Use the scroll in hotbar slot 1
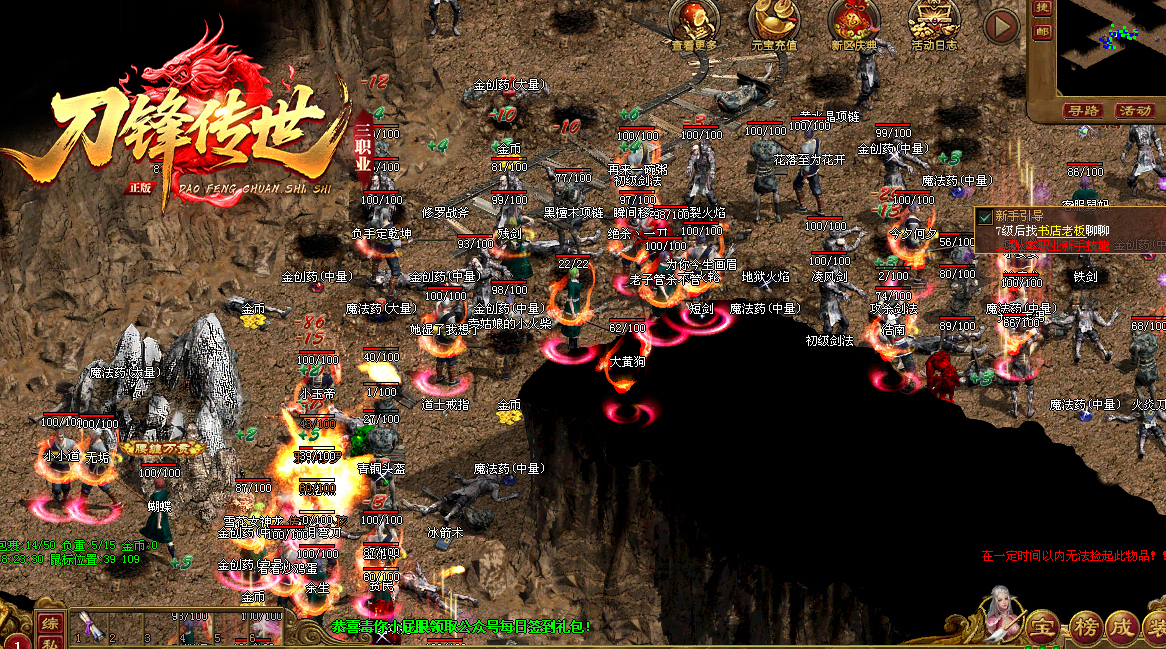1166x649 pixels. [x=88, y=627]
